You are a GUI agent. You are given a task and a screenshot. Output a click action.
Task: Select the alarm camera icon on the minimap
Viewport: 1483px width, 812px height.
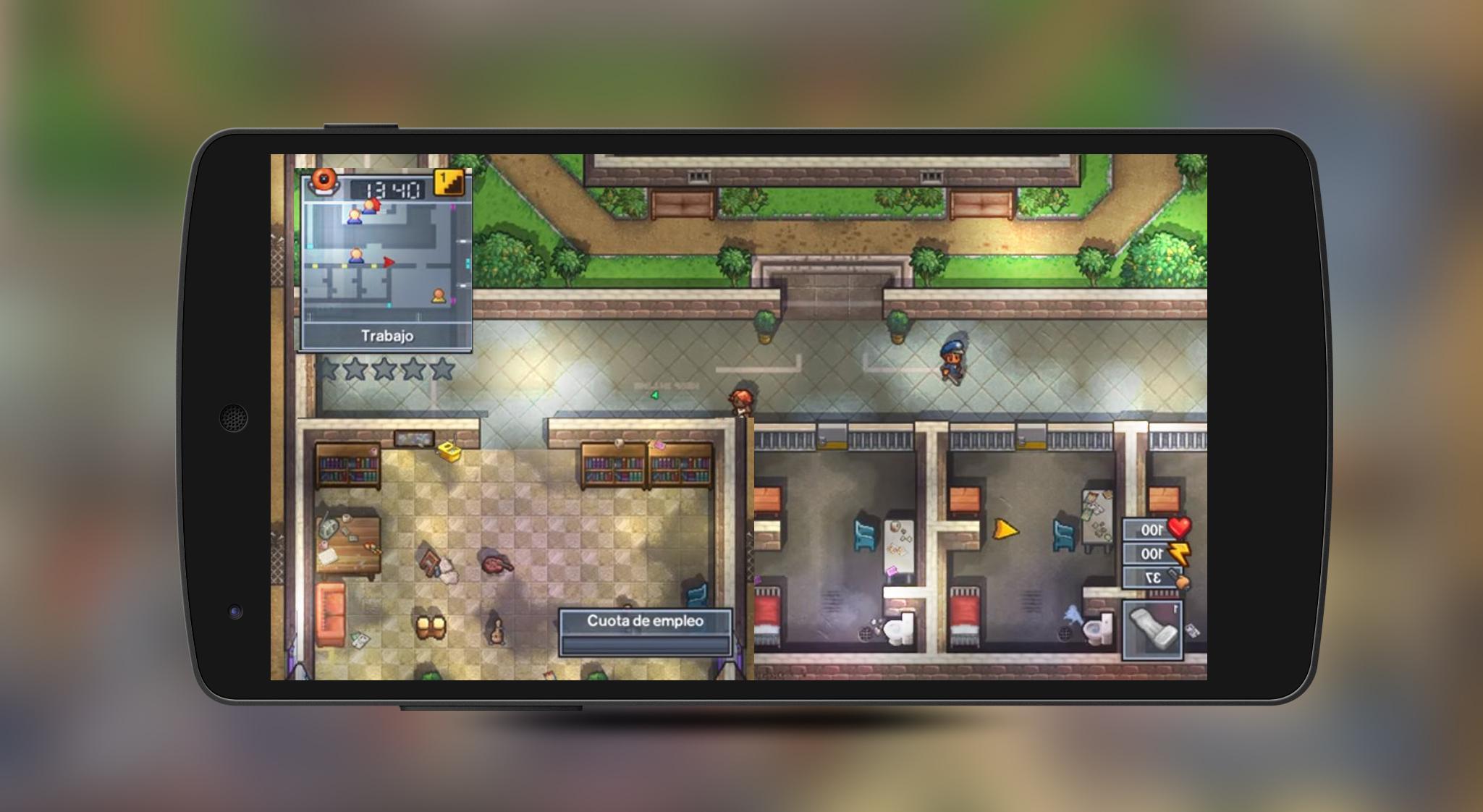click(324, 182)
